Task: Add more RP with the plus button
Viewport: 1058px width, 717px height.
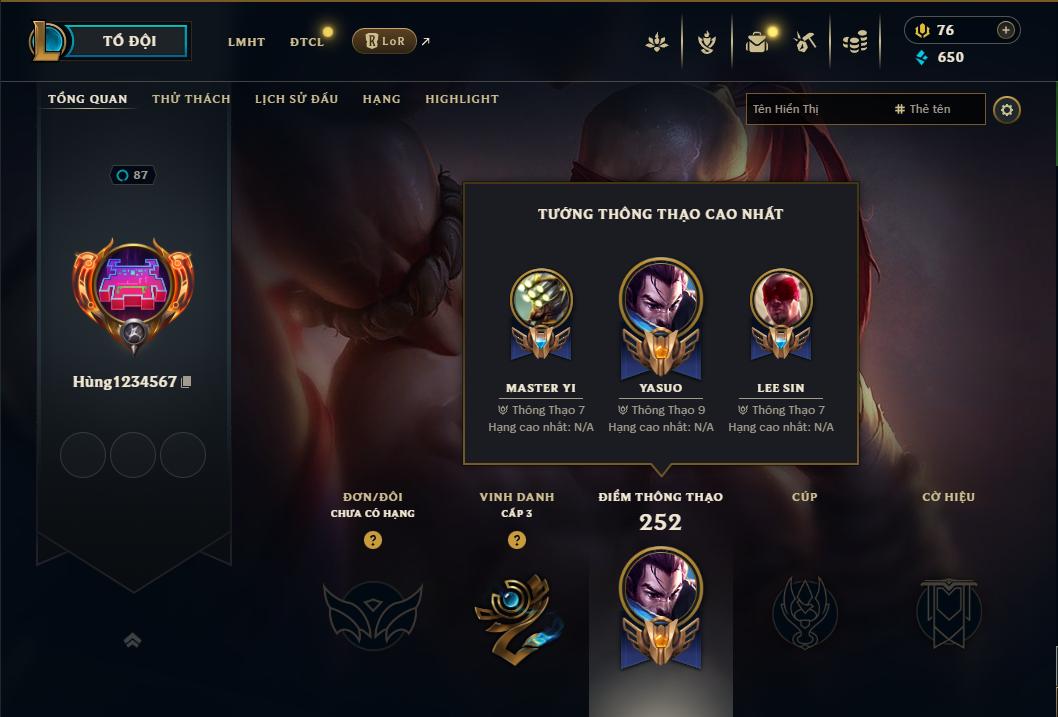Action: coord(1005,30)
